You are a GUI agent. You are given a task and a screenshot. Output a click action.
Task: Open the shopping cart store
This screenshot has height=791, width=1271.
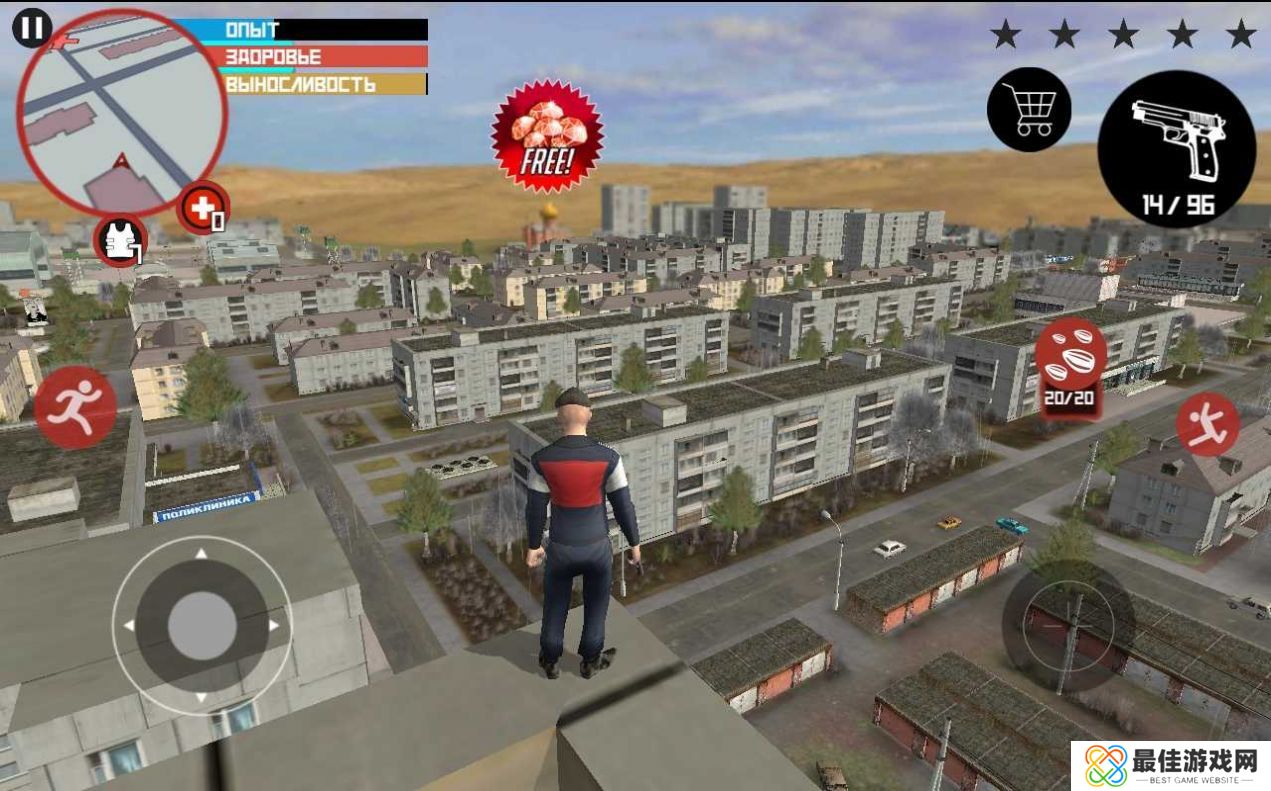pyautogui.click(x=1029, y=109)
